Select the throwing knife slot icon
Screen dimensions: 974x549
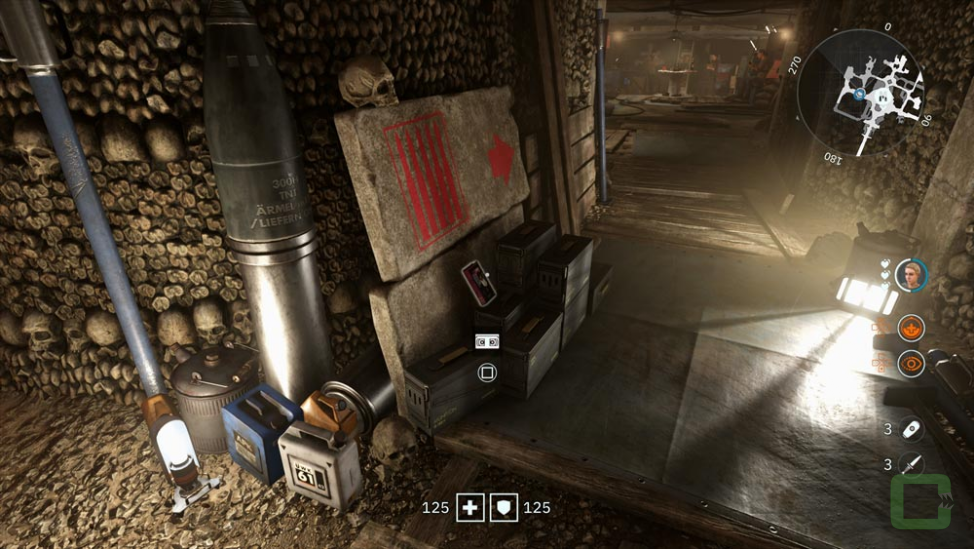click(911, 465)
